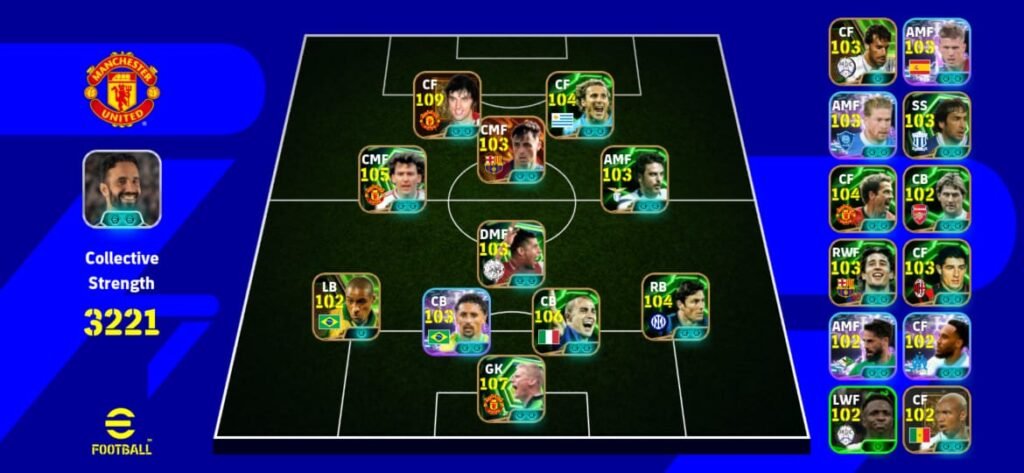
Task: Select the Italian CB 106 card
Action: click(x=566, y=321)
